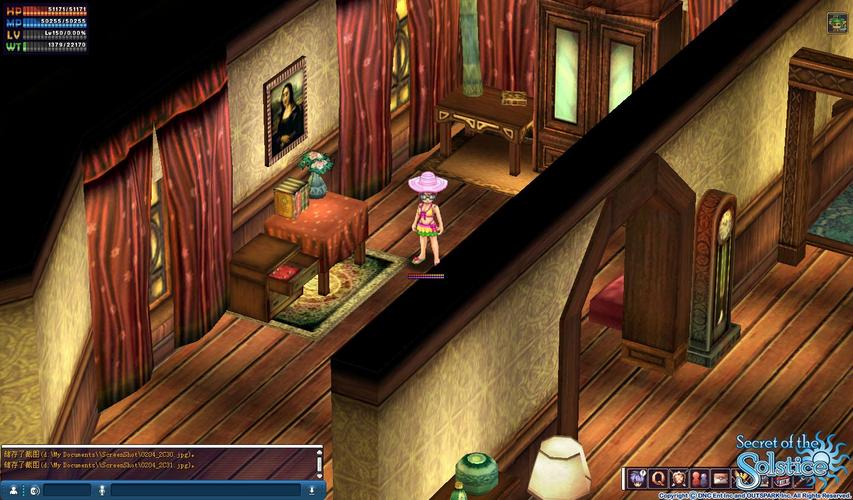Open the two-person friends icon
The image size is (853, 500).
click(700, 477)
